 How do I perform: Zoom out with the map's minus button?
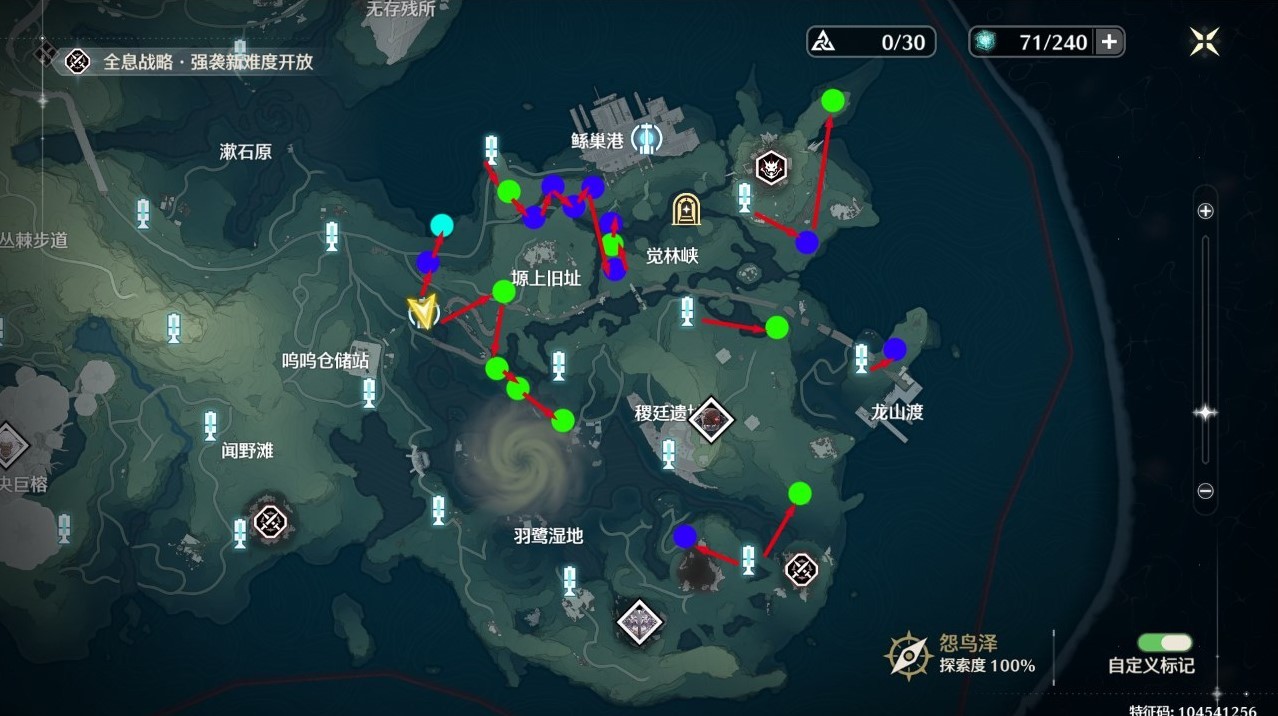[1205, 491]
